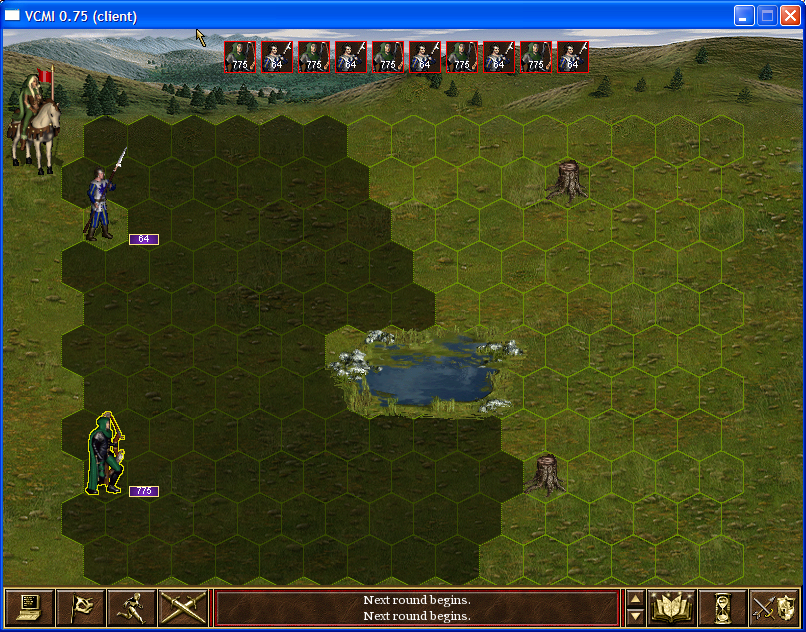This screenshot has width=806, height=632.
Task: Click the hourglass wait button
Action: (x=723, y=607)
